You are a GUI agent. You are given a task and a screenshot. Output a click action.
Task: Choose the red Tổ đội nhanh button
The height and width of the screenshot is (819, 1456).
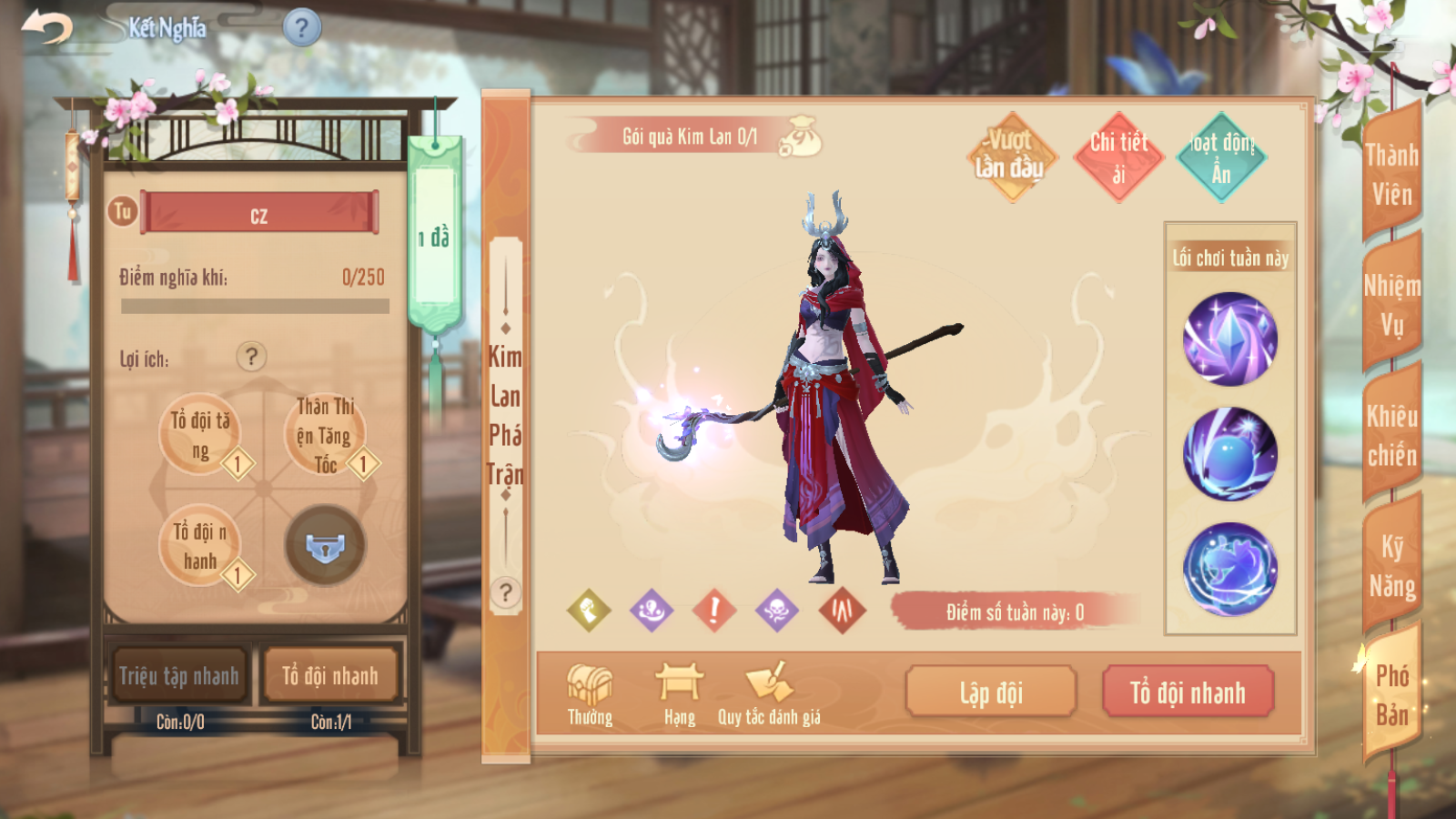[1188, 693]
